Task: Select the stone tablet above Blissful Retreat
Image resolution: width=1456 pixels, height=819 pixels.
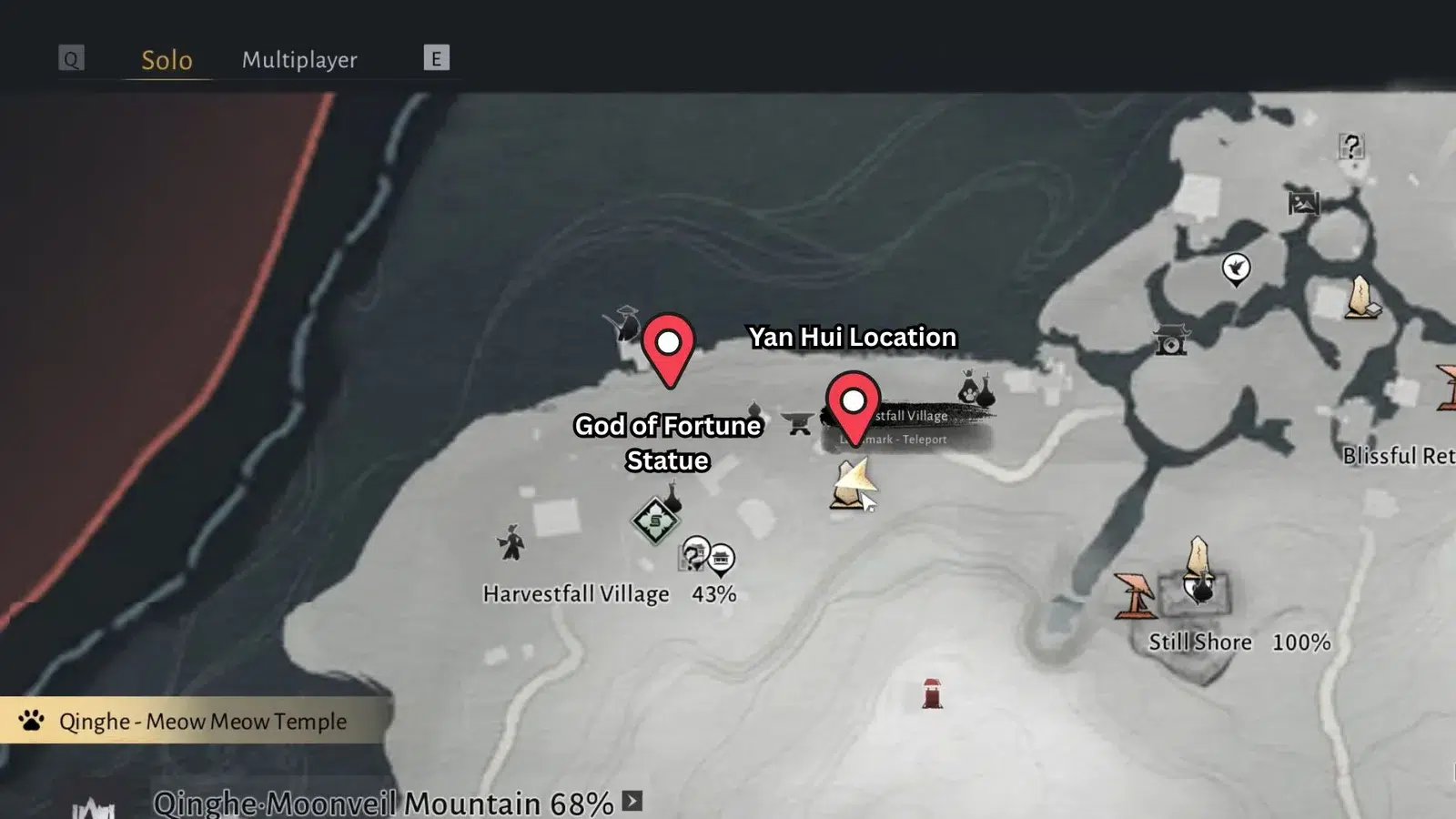Action: coord(1361,297)
